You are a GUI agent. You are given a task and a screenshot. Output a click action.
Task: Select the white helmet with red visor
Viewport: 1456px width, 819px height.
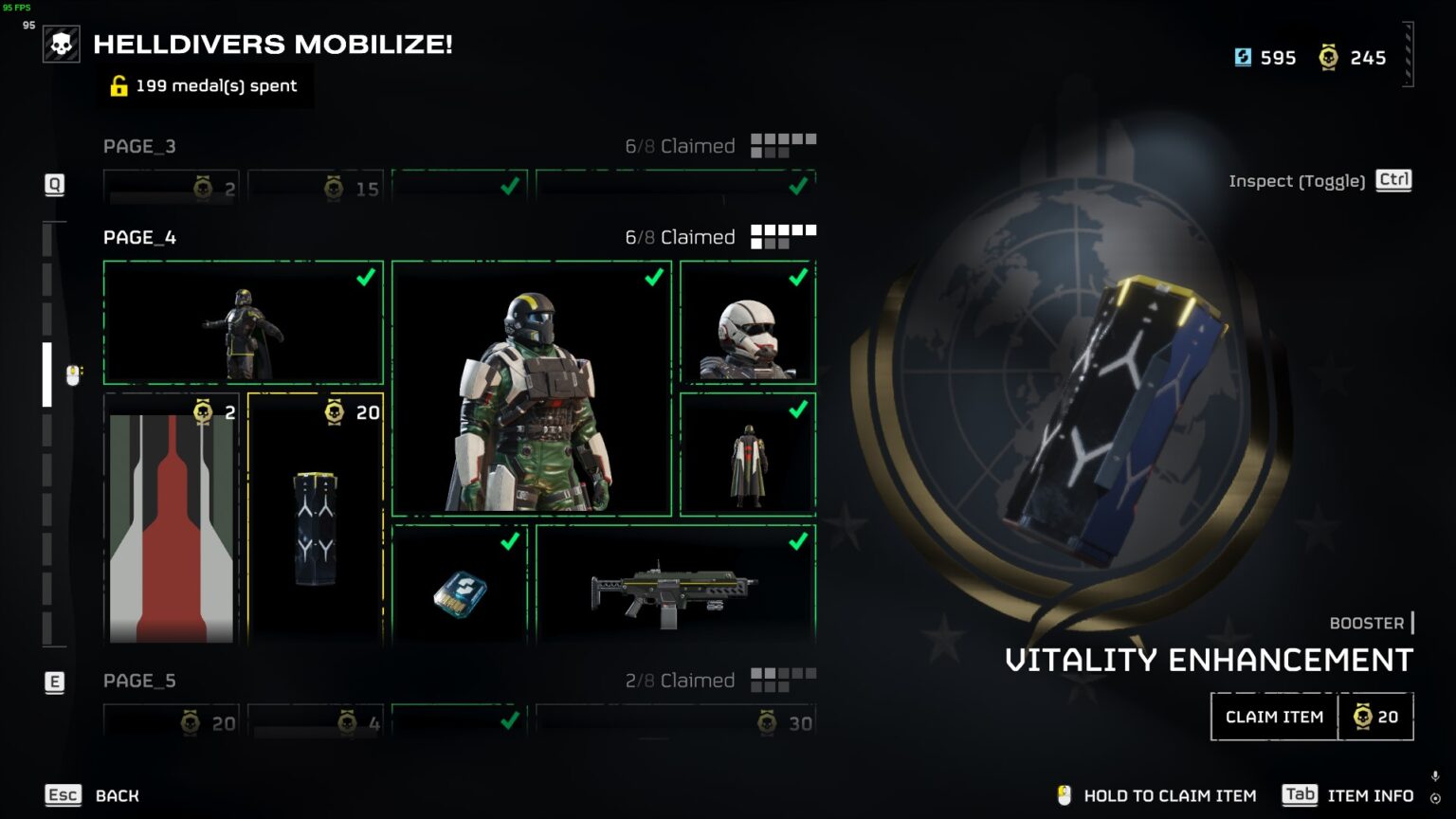748,323
